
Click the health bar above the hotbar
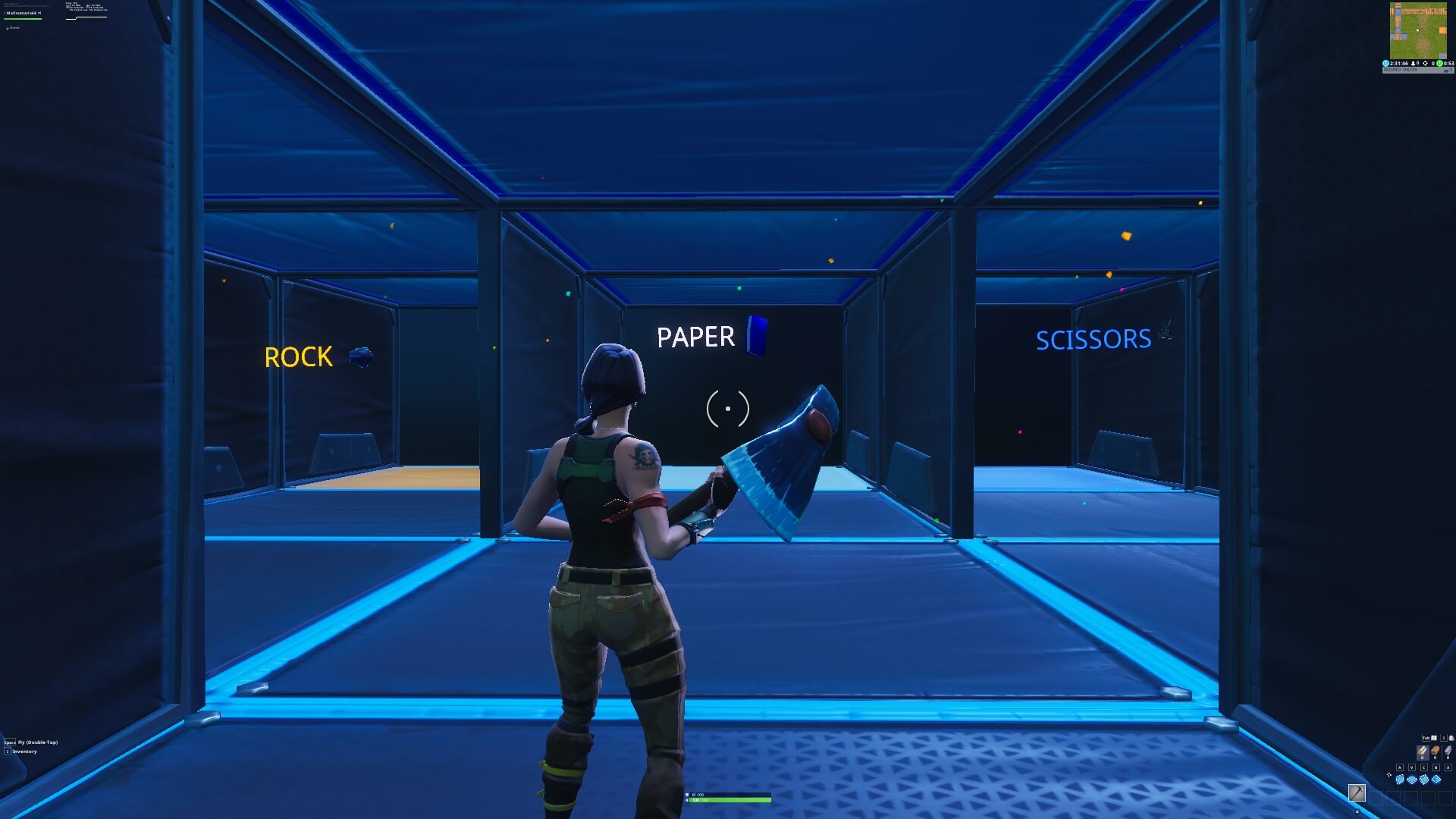728,799
